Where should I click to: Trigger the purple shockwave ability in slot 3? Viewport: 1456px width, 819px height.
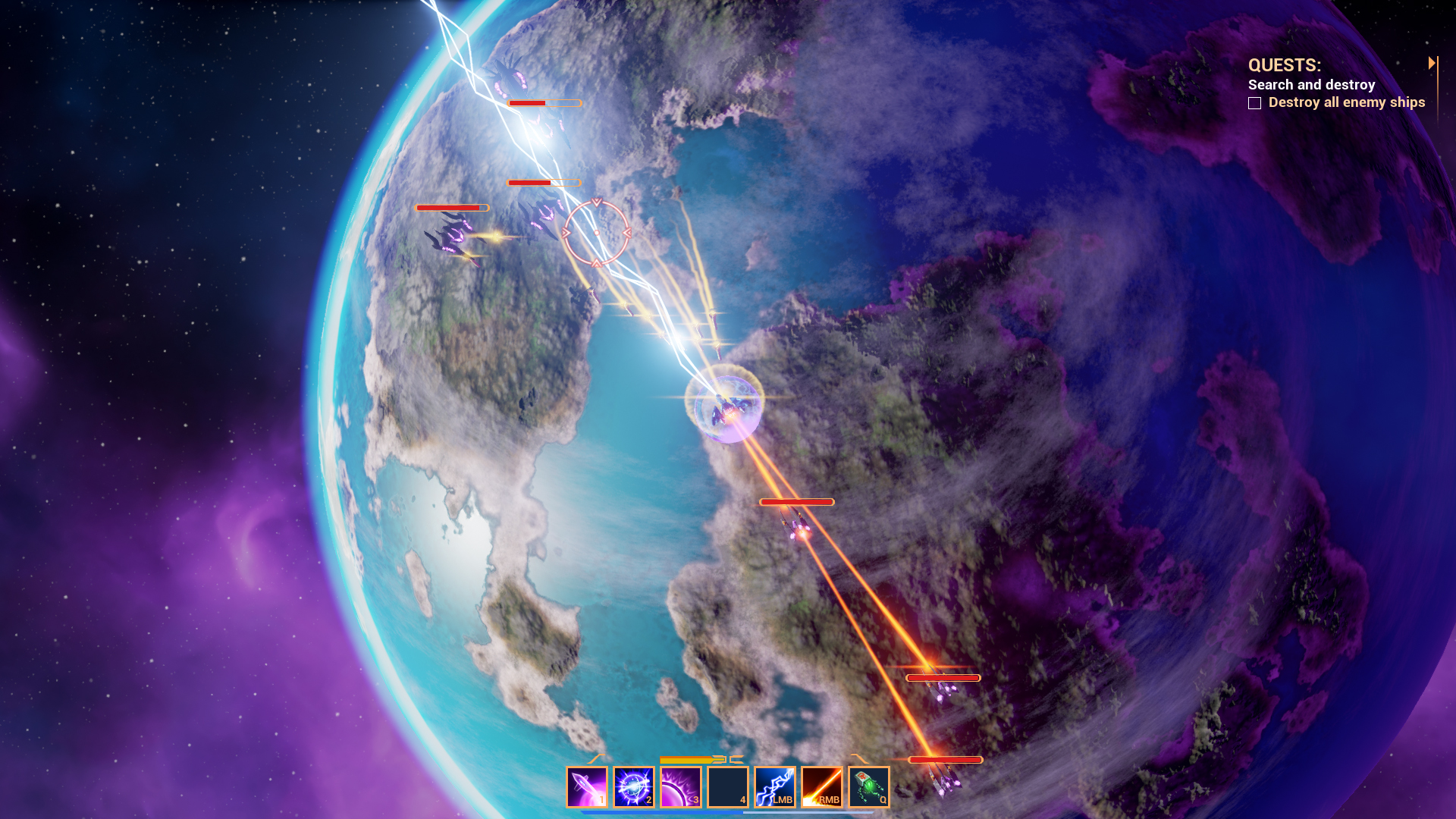tap(680, 787)
